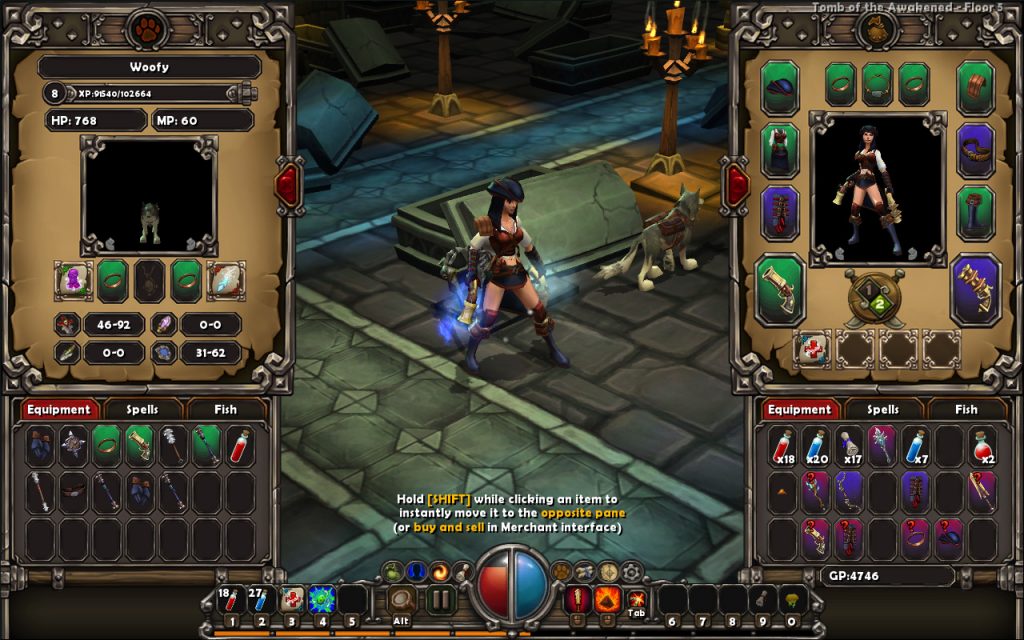Screen dimensions: 1024x640
Task: Open the Fish tab in the player inventory
Action: click(966, 409)
